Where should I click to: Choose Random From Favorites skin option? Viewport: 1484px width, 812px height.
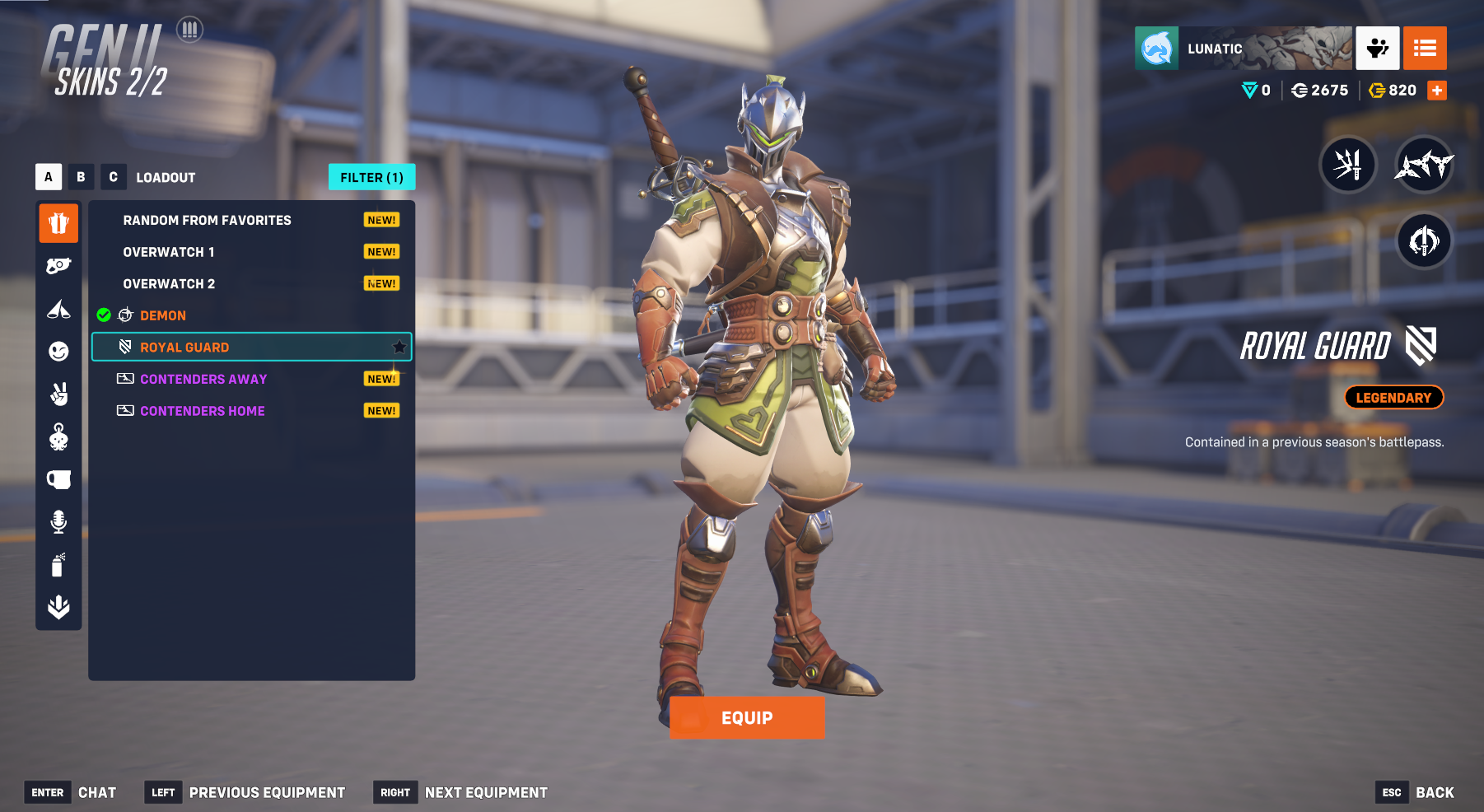click(x=207, y=220)
